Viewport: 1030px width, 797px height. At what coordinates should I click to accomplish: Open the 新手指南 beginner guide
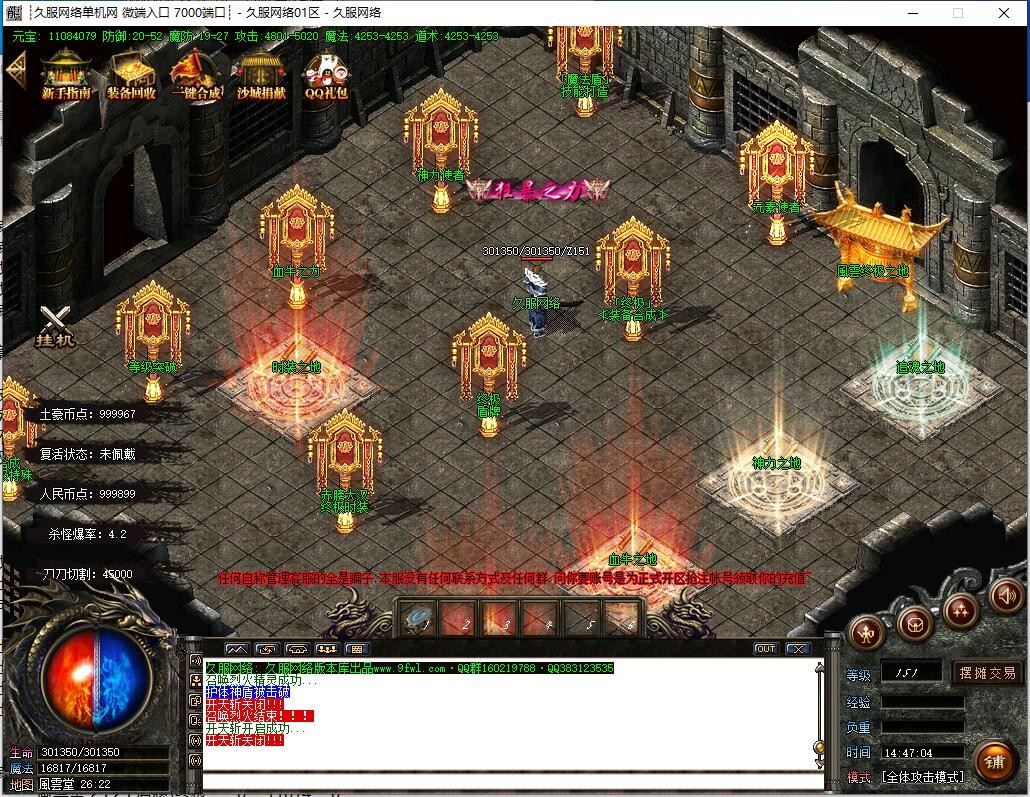[66, 74]
